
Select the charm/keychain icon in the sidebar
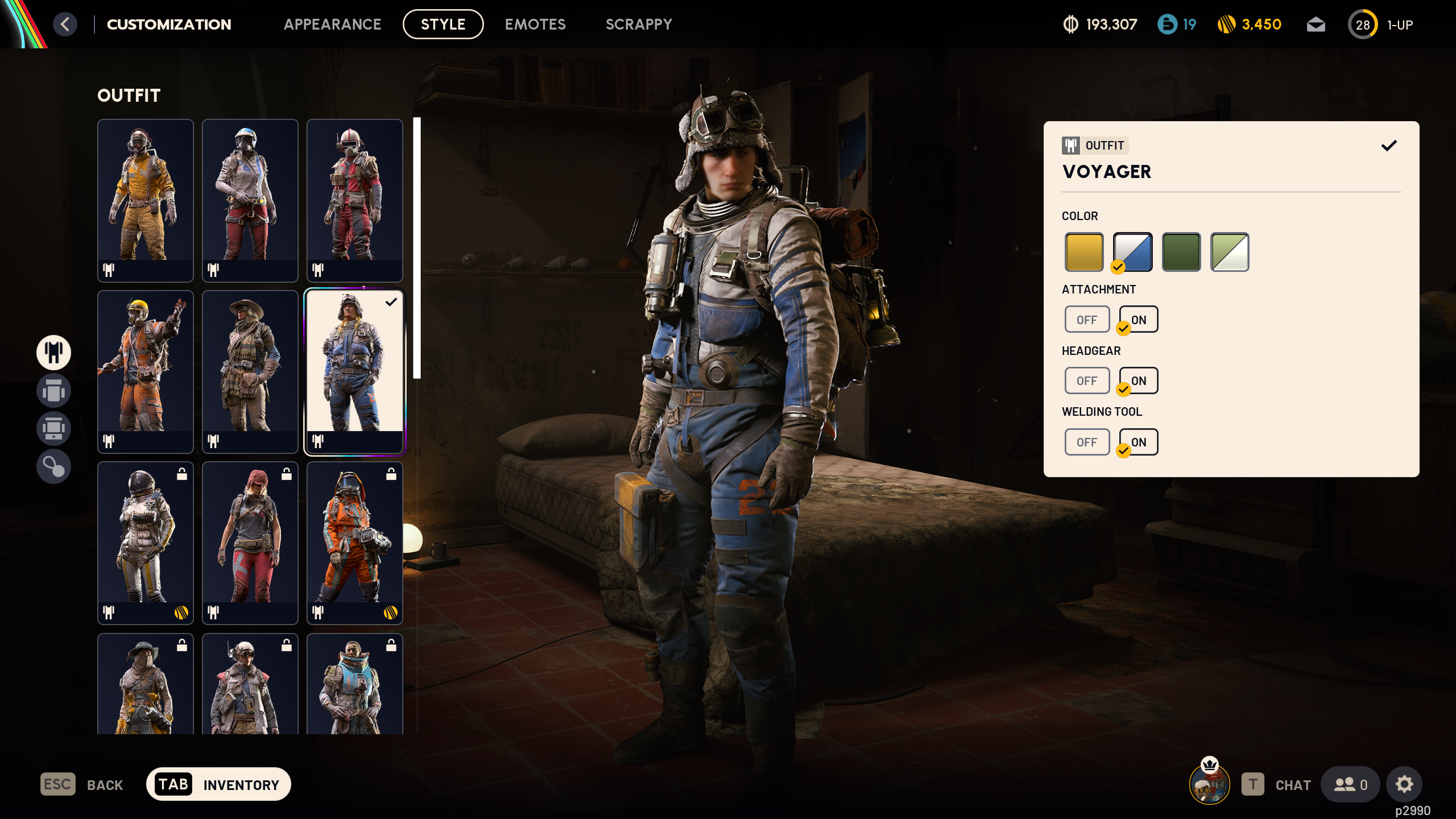pos(53,467)
